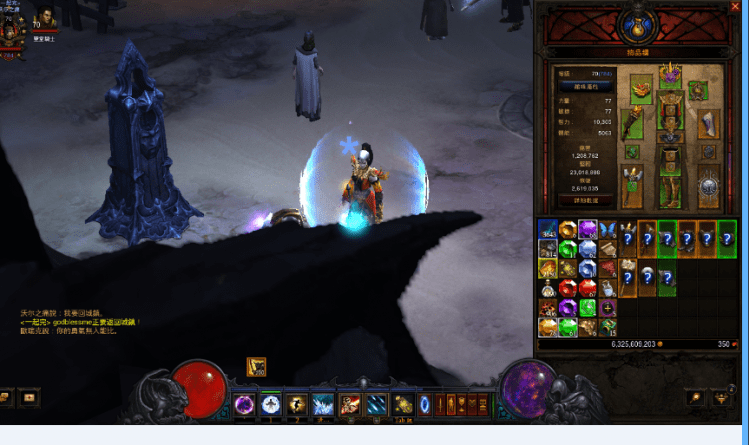Select the equipped boots slot
Screen dimensions: 749x445
[x=668, y=192]
